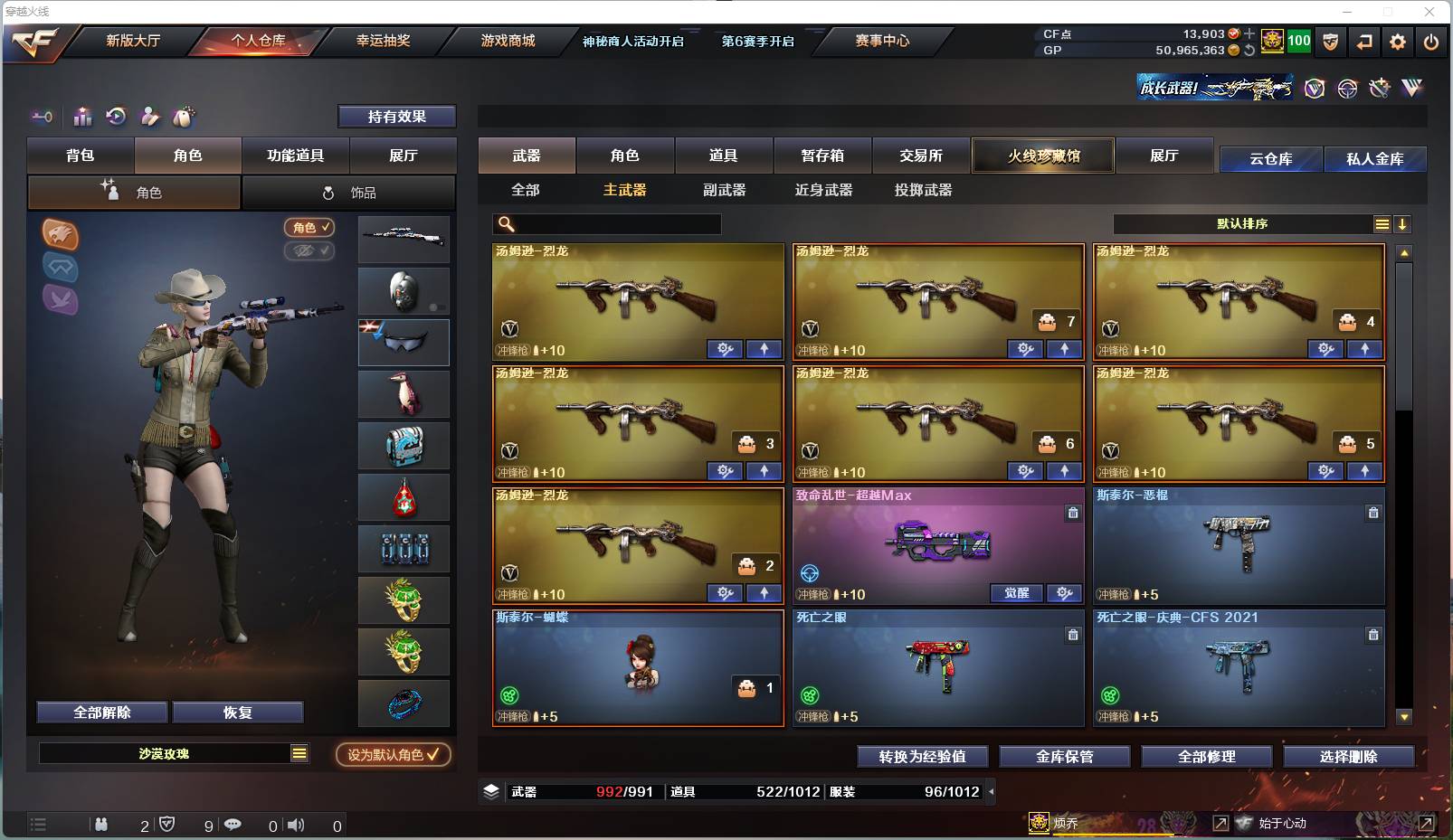
Task: Click the replay history icon
Action: coord(115,117)
